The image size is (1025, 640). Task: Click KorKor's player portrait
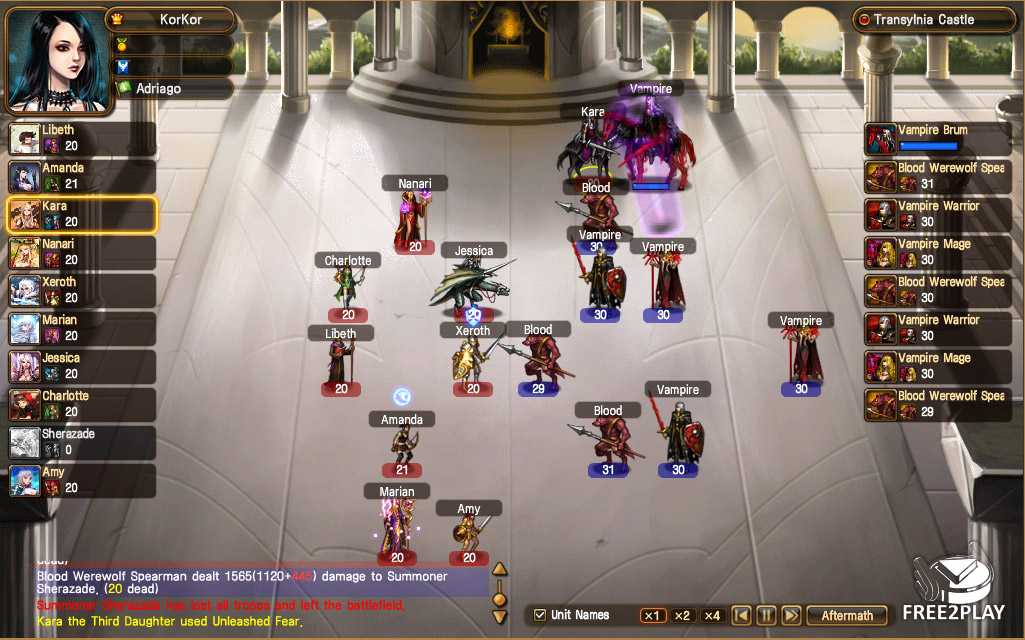[x=56, y=60]
